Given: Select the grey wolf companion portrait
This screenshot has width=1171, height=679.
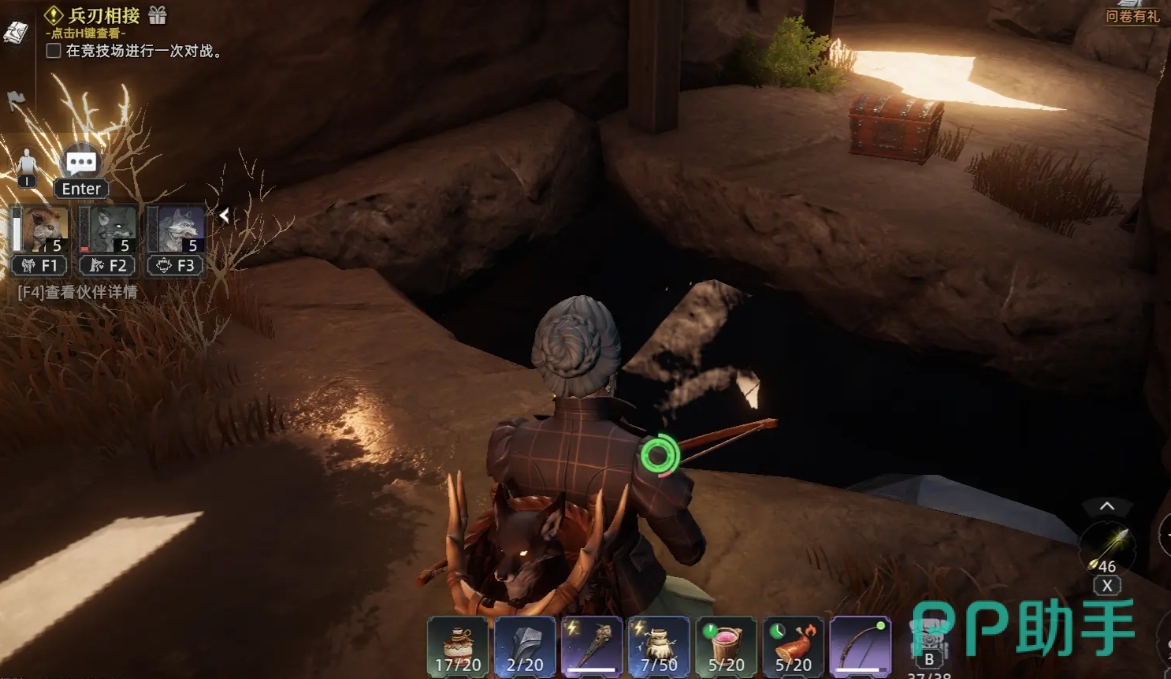Looking at the screenshot, I should [176, 229].
